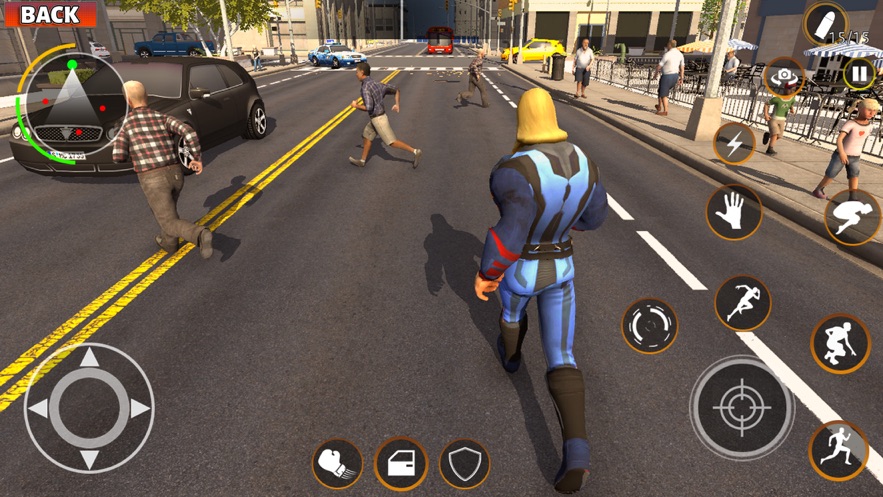The image size is (883, 497).
Task: Enter a vehicle using the car door icon
Action: pos(401,464)
